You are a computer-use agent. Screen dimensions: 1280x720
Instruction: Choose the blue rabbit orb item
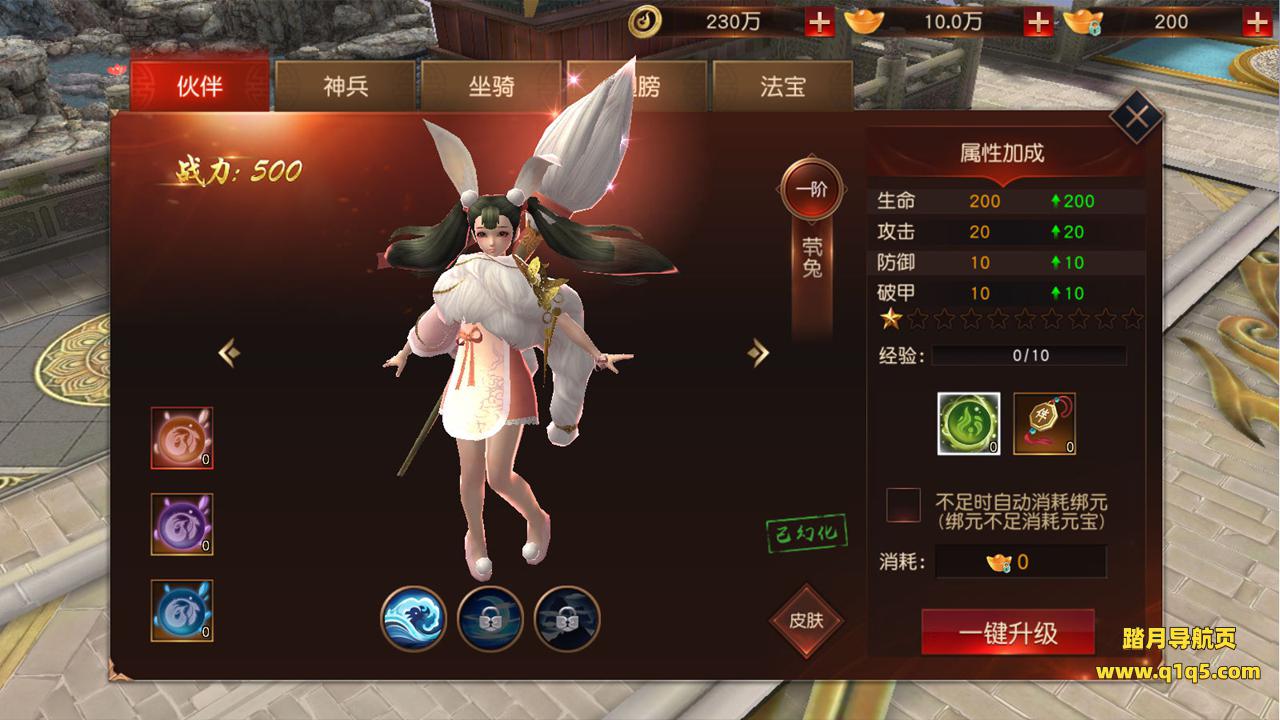tap(182, 610)
